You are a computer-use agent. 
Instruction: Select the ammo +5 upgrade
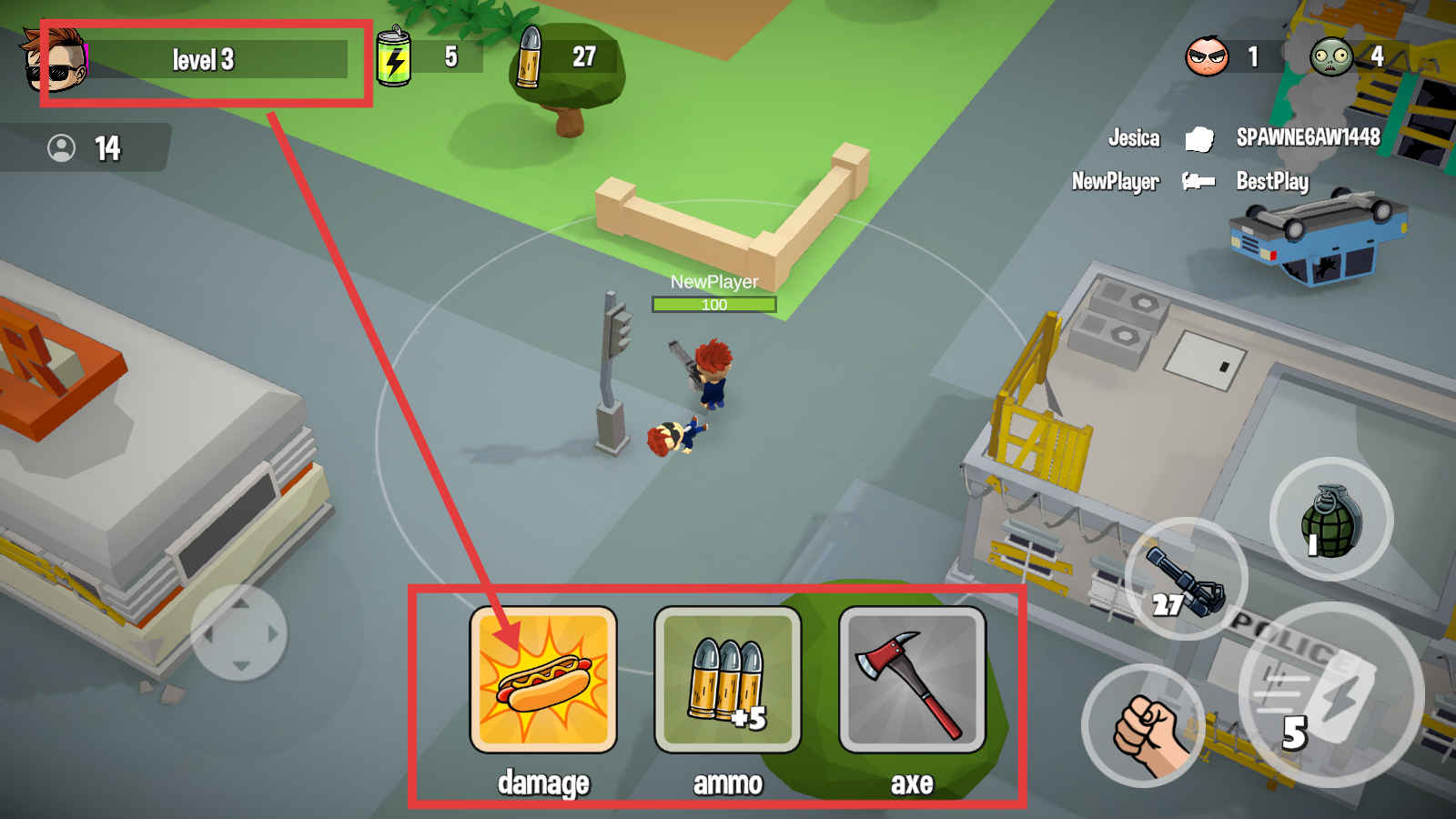[727, 680]
